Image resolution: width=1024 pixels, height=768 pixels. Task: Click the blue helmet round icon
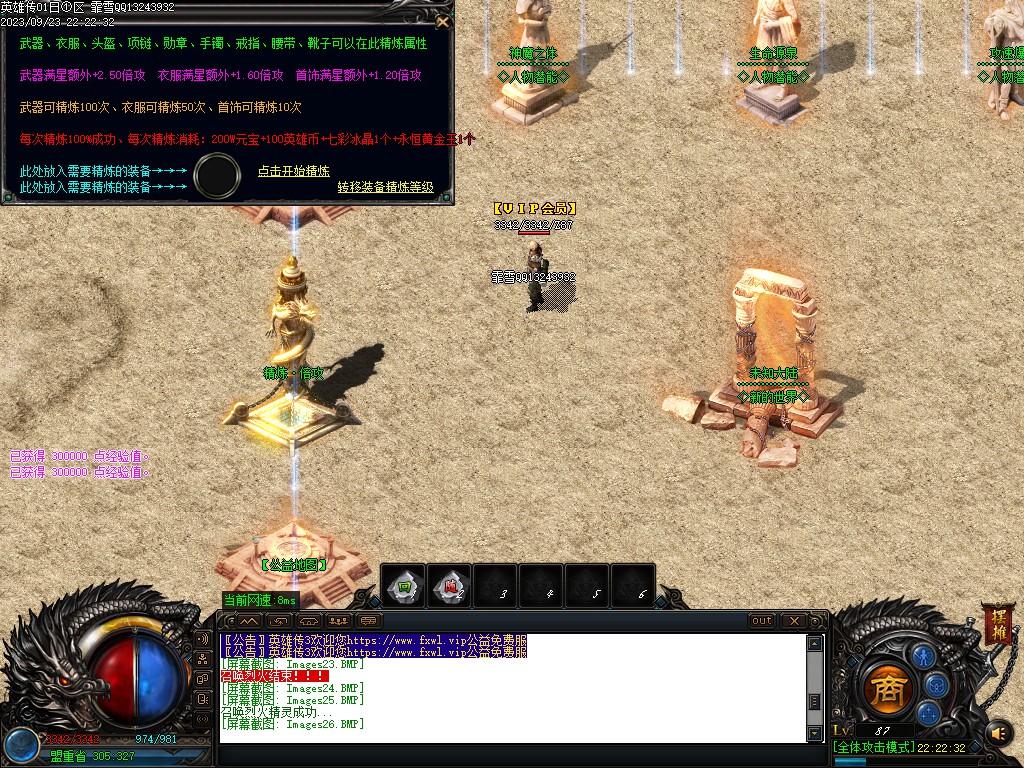[936, 684]
